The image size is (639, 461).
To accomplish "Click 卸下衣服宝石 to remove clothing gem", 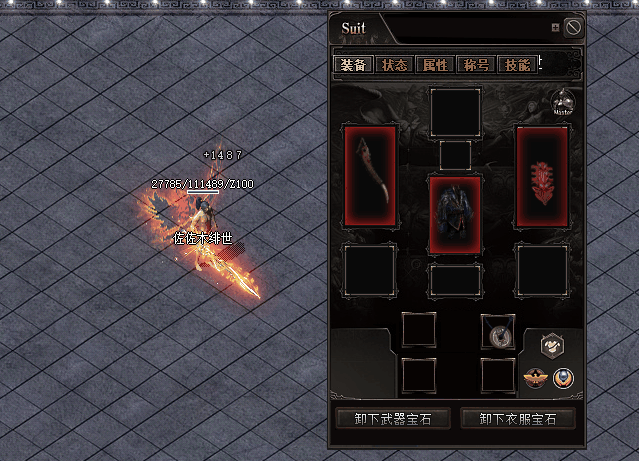I will coord(517,418).
